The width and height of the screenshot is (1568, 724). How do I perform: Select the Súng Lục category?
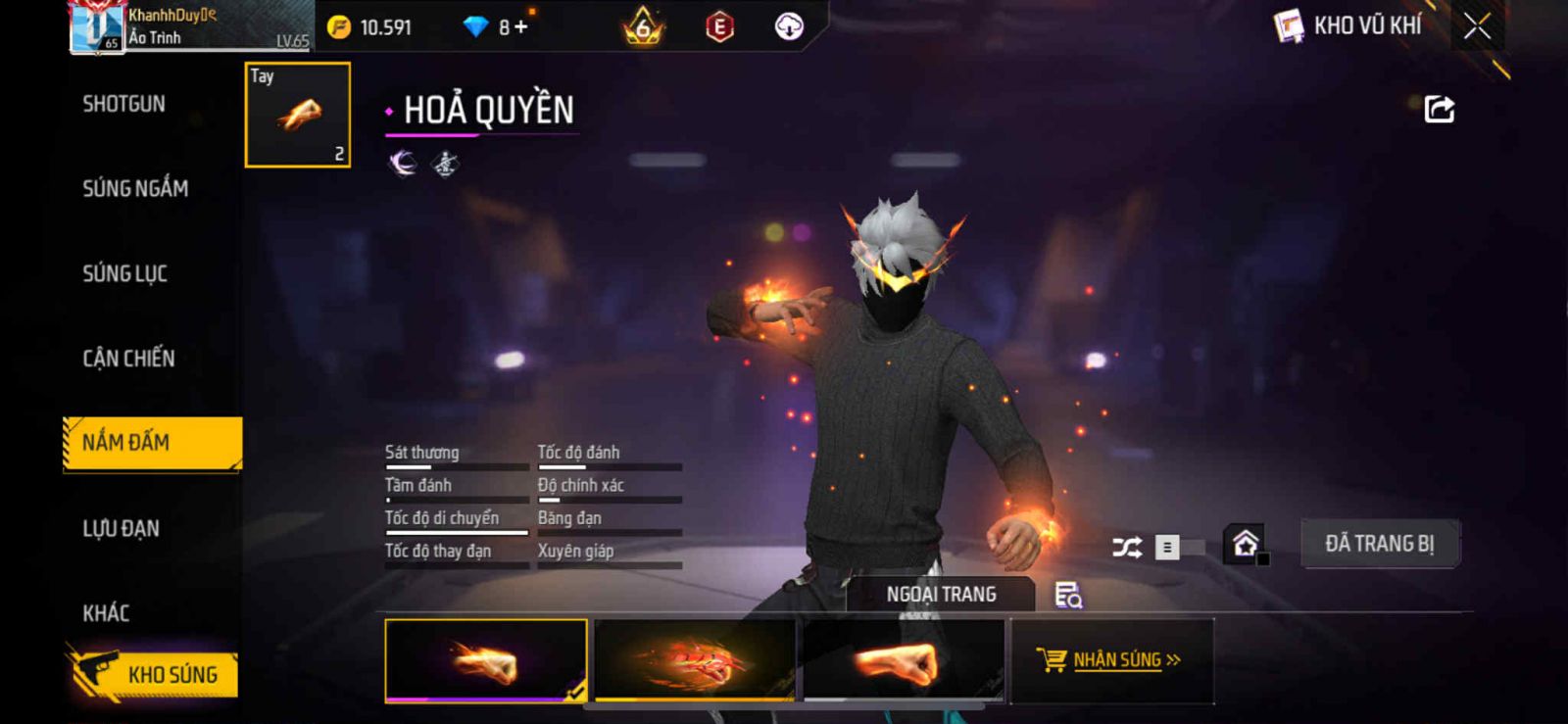[x=124, y=273]
